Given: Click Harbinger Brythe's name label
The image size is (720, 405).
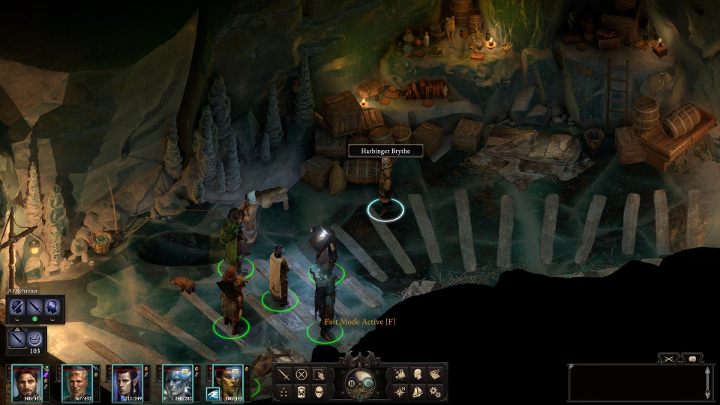Looking at the screenshot, I should click(385, 150).
